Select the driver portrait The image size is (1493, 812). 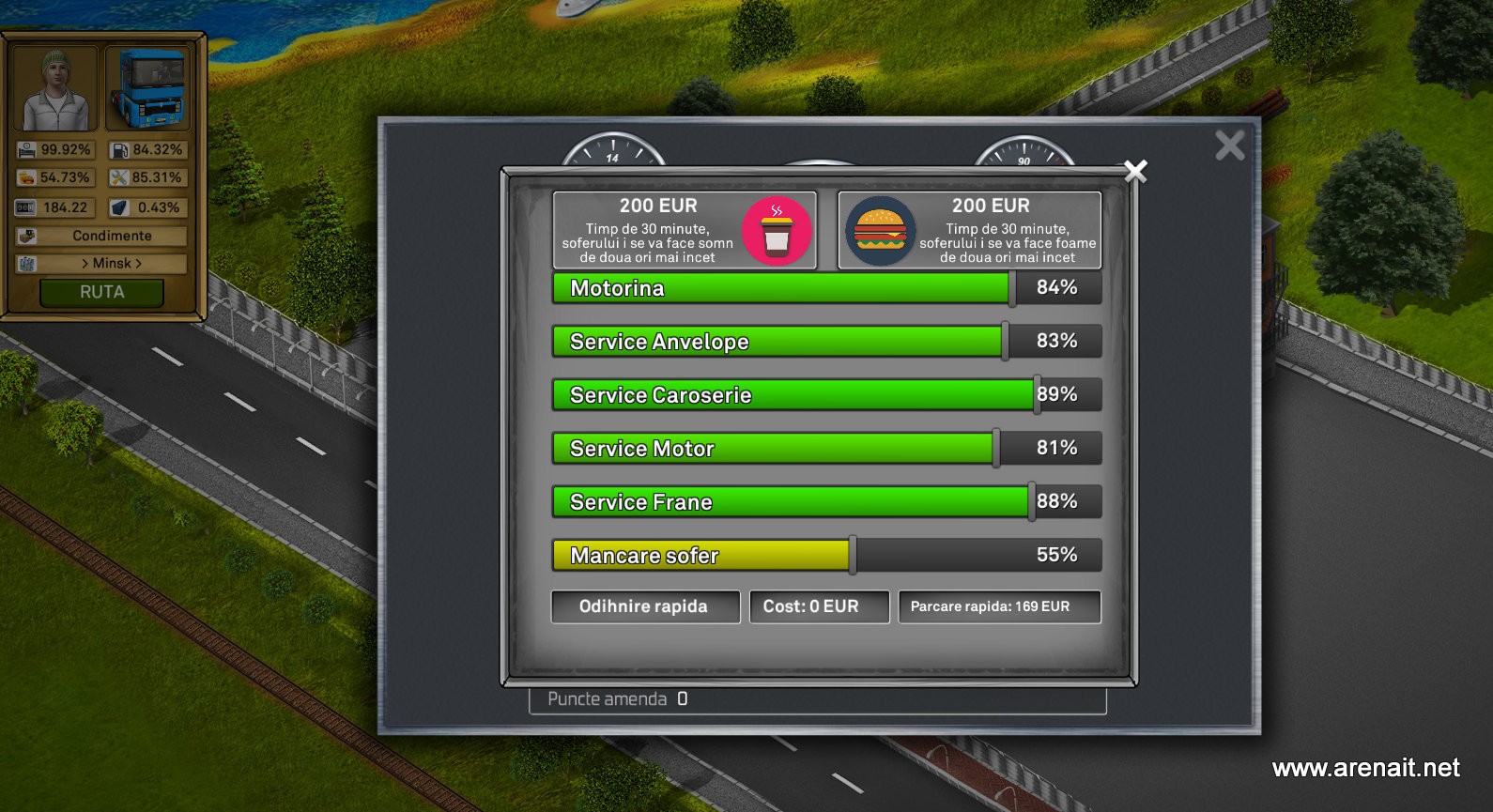point(55,90)
